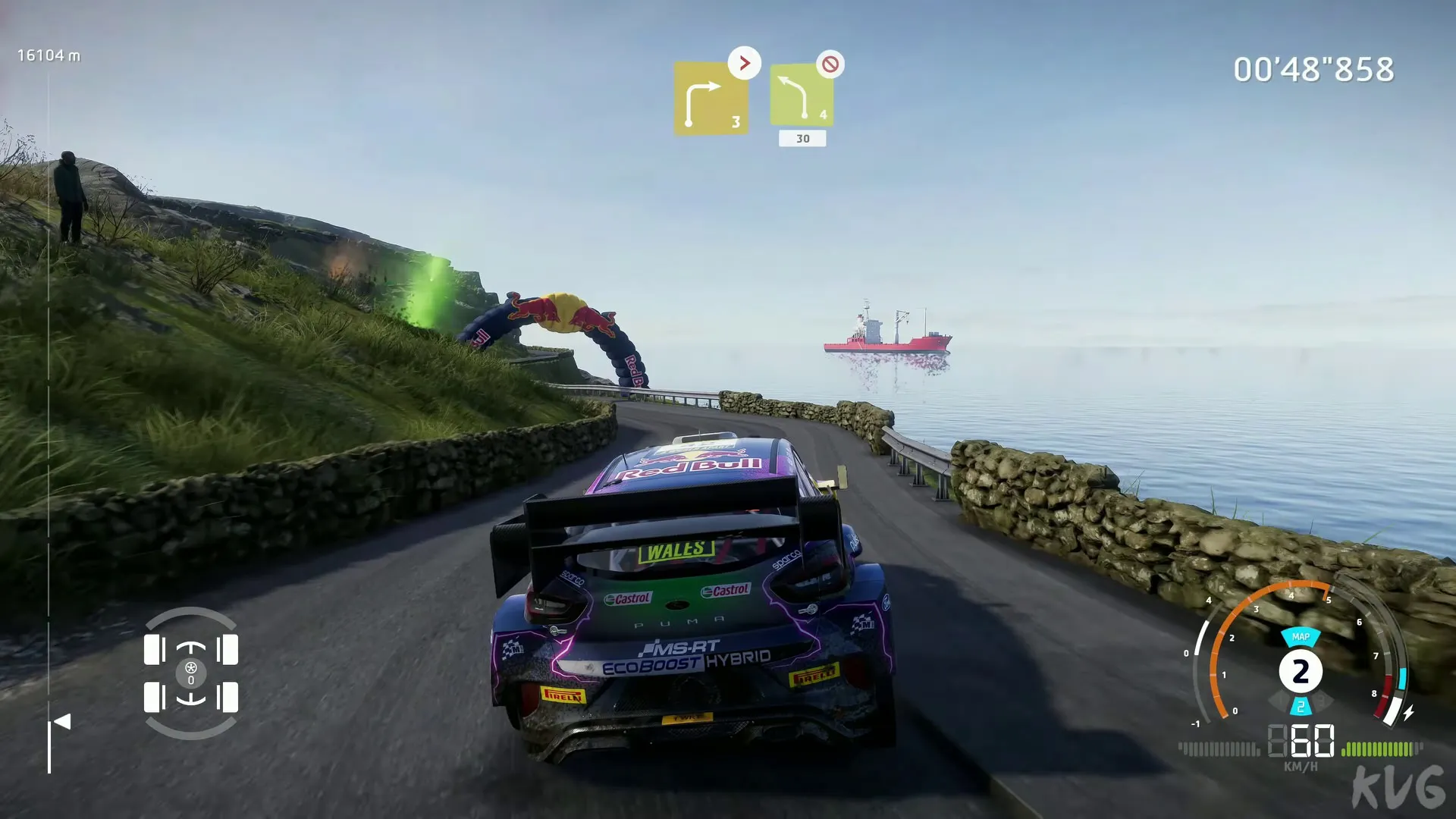Click the MAP engine mode indicator

click(x=1301, y=637)
